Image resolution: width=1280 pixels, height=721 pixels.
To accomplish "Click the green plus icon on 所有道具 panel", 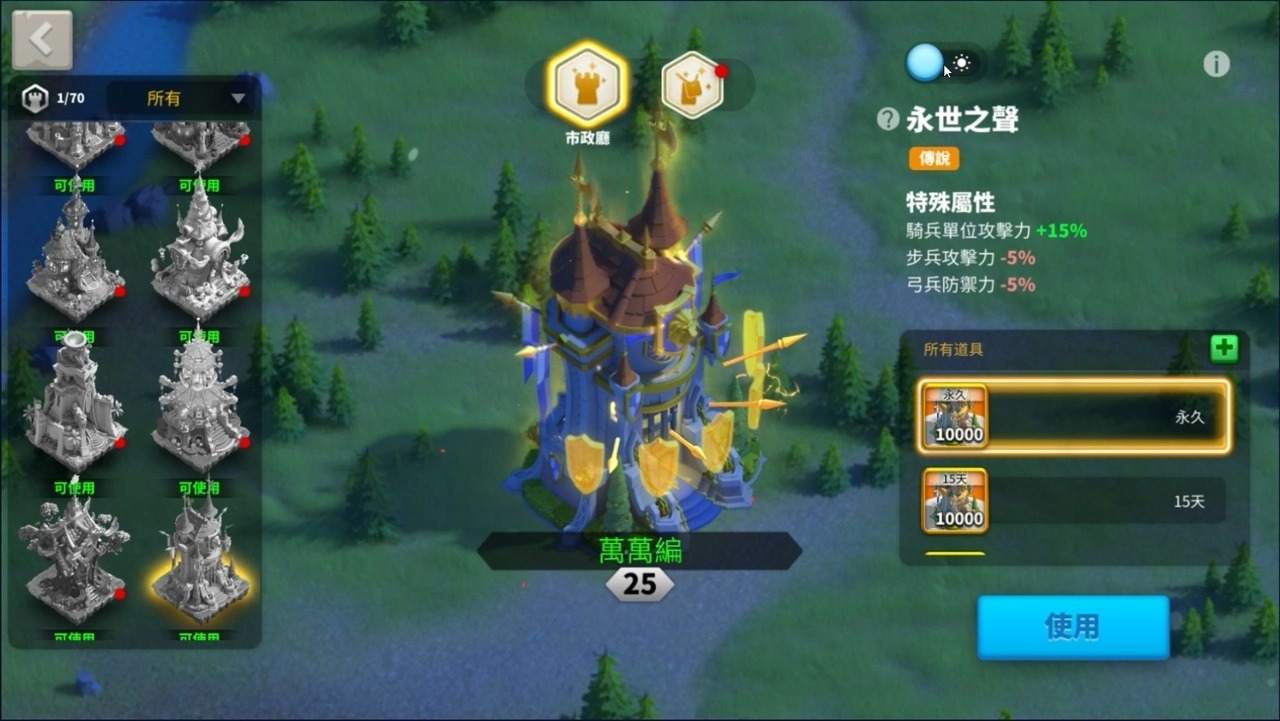I will point(1222,348).
